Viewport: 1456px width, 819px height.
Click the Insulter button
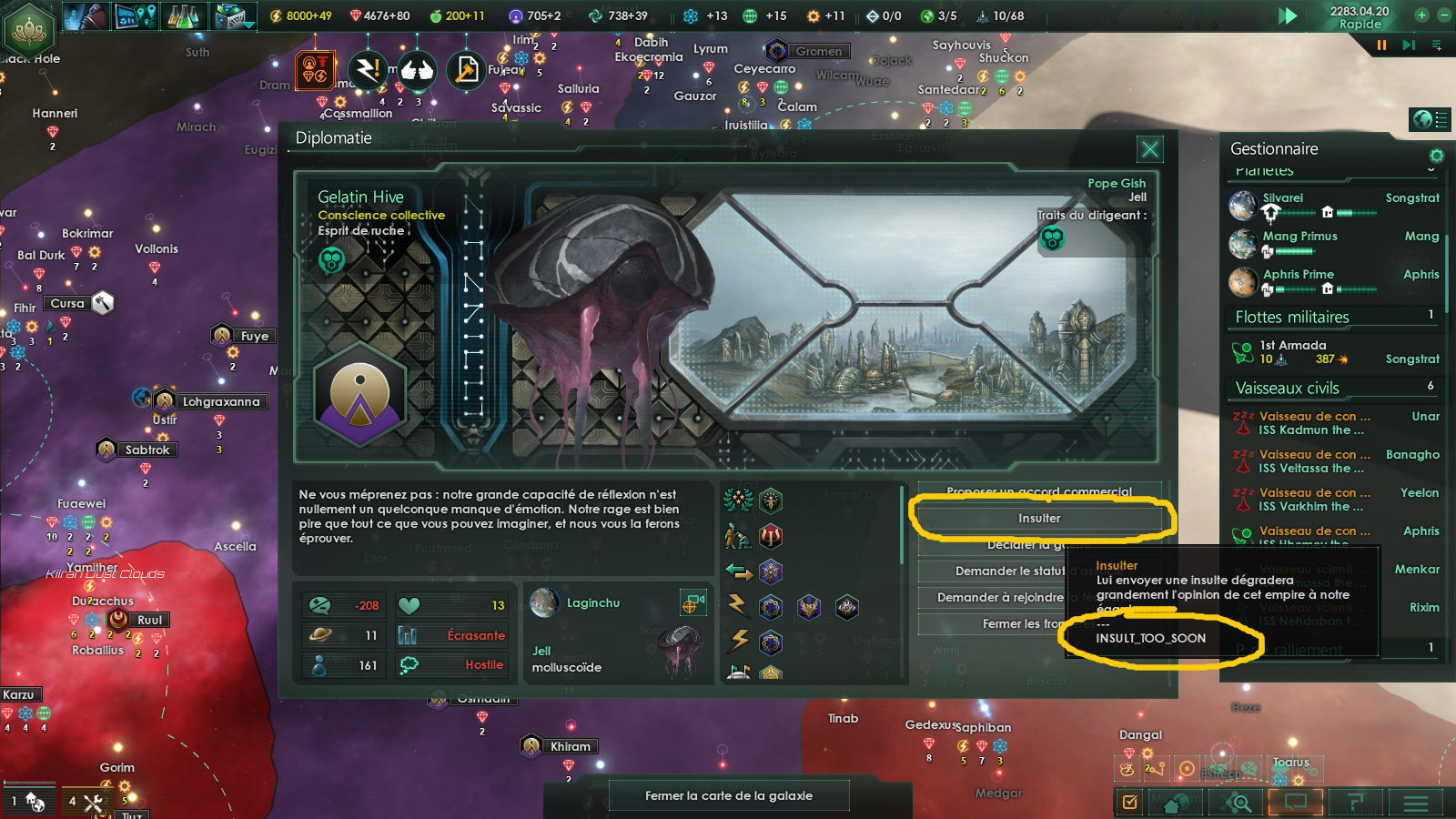click(x=1041, y=517)
